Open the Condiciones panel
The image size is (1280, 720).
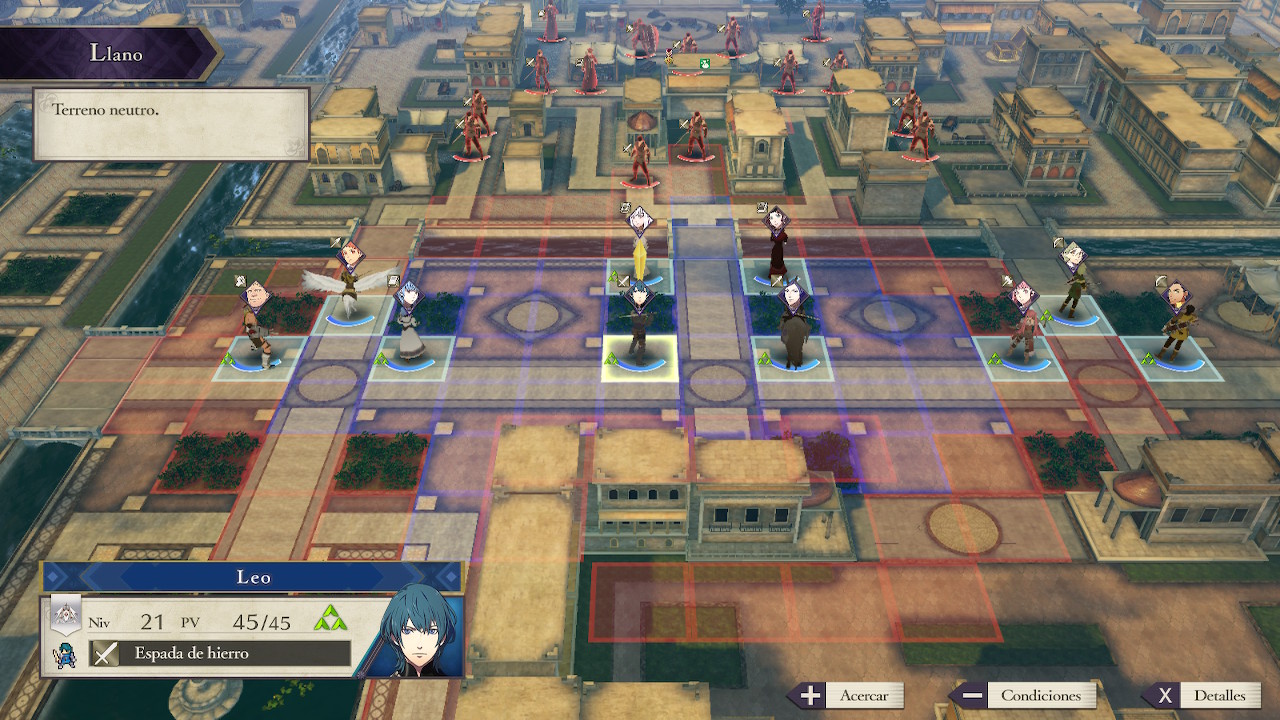tap(1023, 696)
